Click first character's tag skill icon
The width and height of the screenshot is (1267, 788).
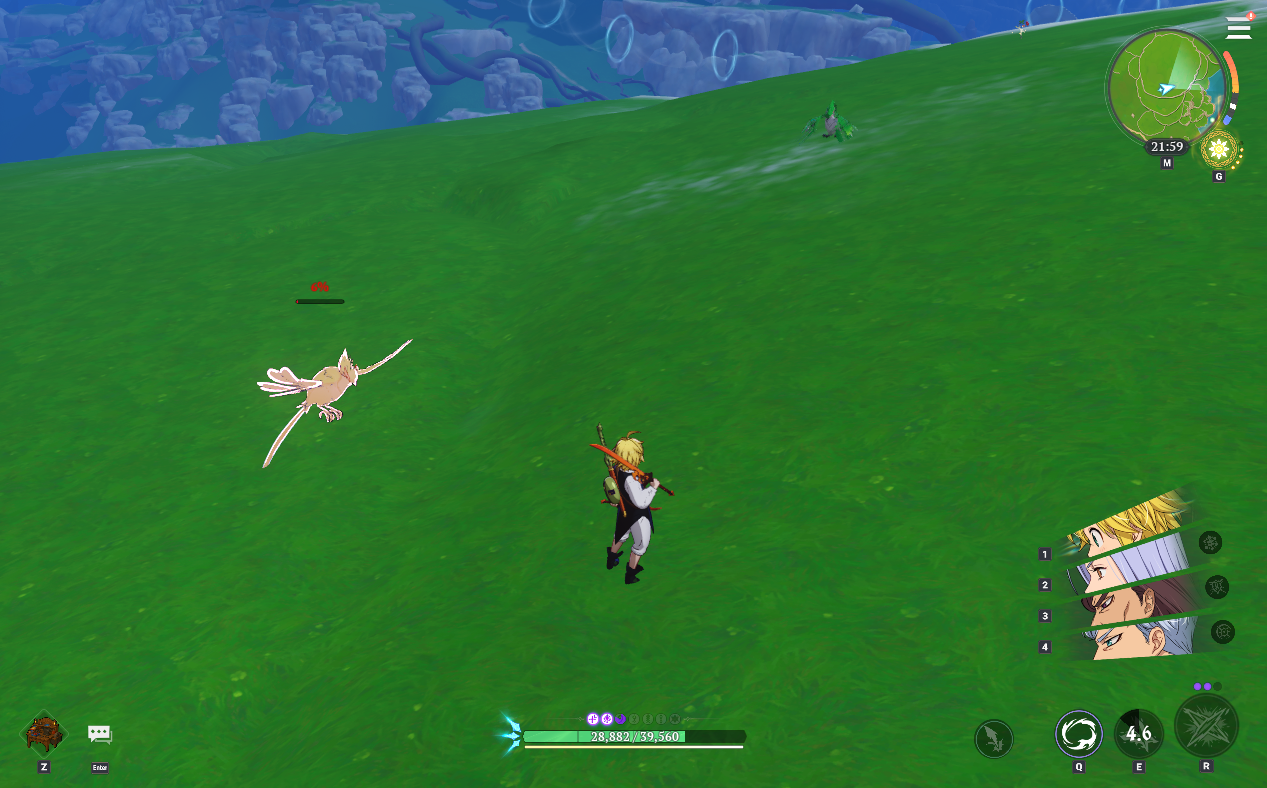1210,543
